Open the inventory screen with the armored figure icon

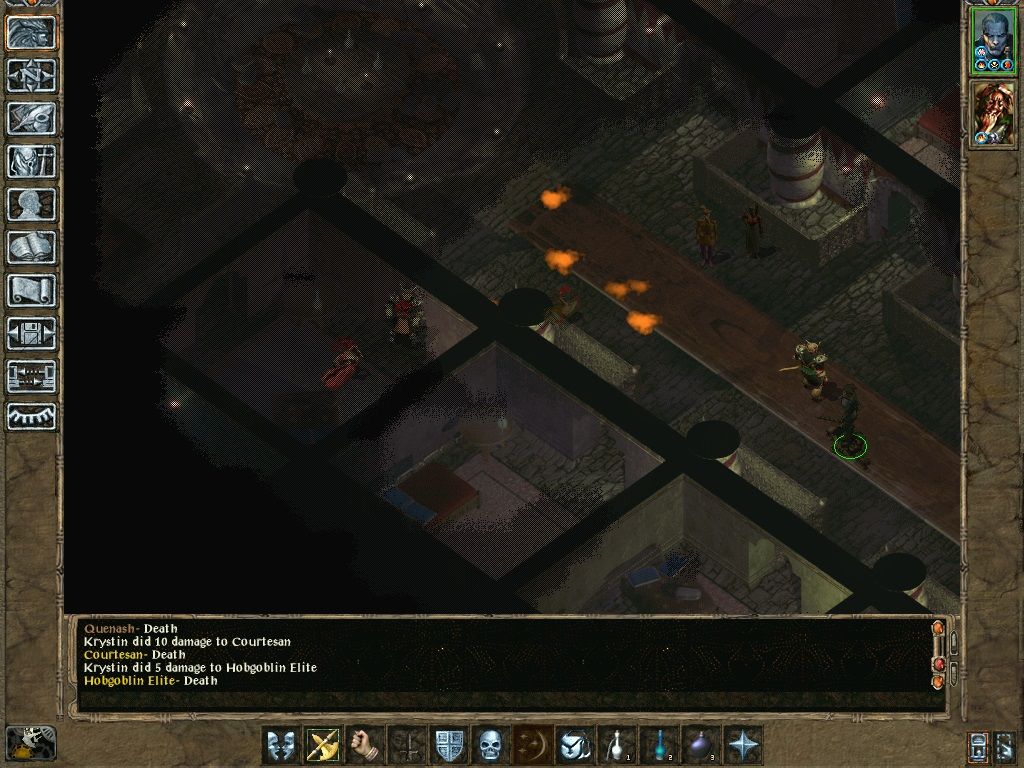tap(31, 161)
